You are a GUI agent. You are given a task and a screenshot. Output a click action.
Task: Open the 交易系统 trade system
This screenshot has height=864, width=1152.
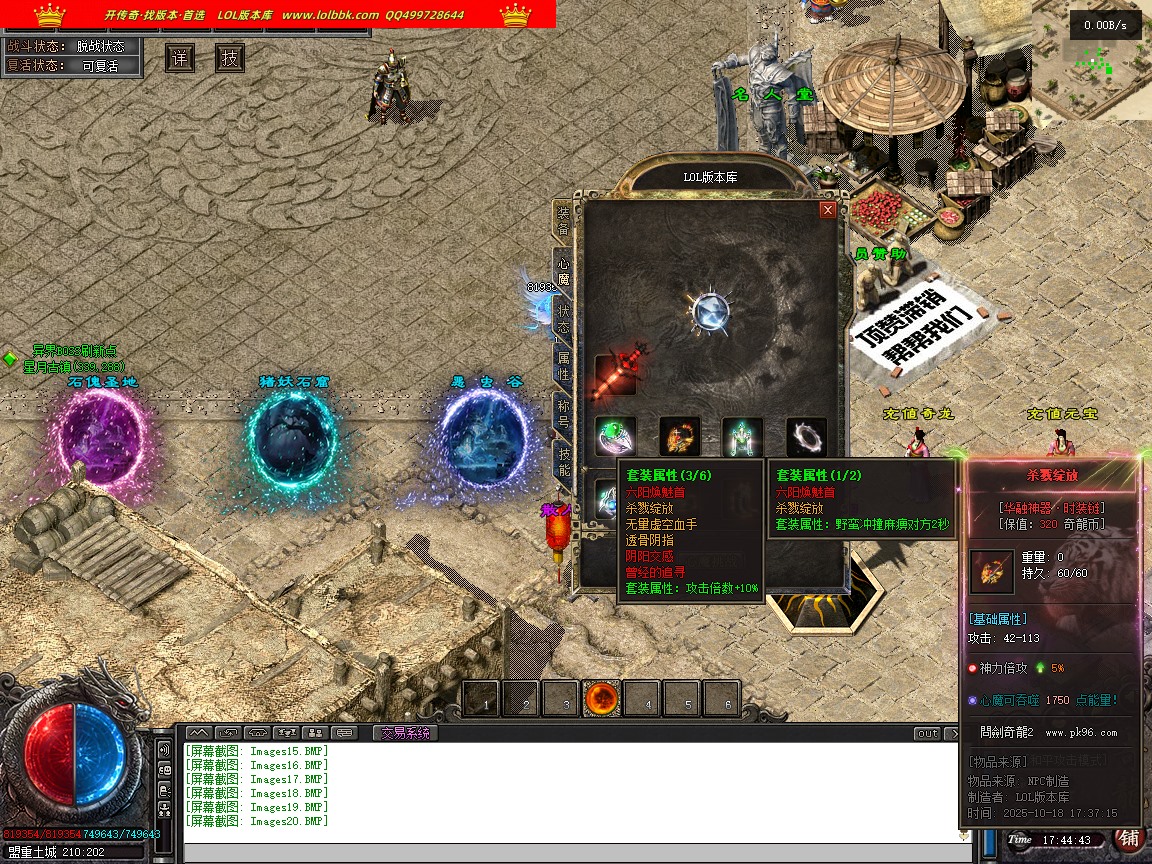point(405,733)
